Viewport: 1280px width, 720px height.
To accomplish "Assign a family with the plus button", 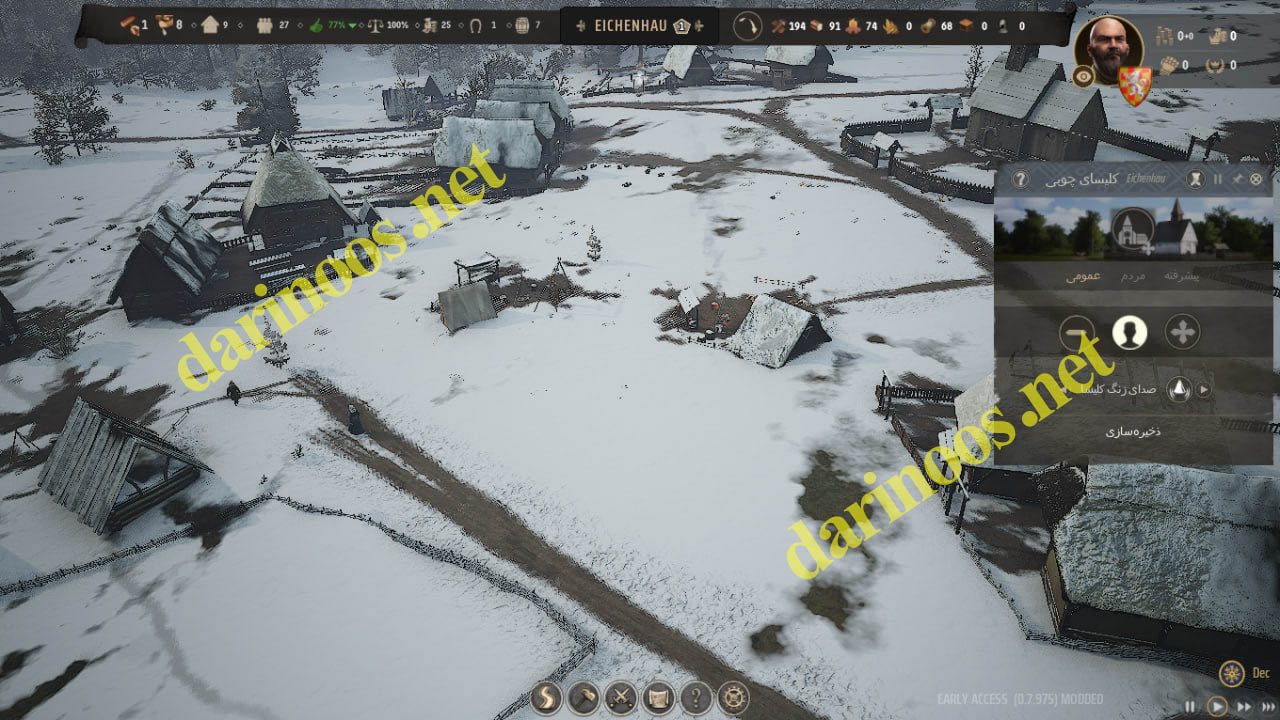I will coord(1183,332).
